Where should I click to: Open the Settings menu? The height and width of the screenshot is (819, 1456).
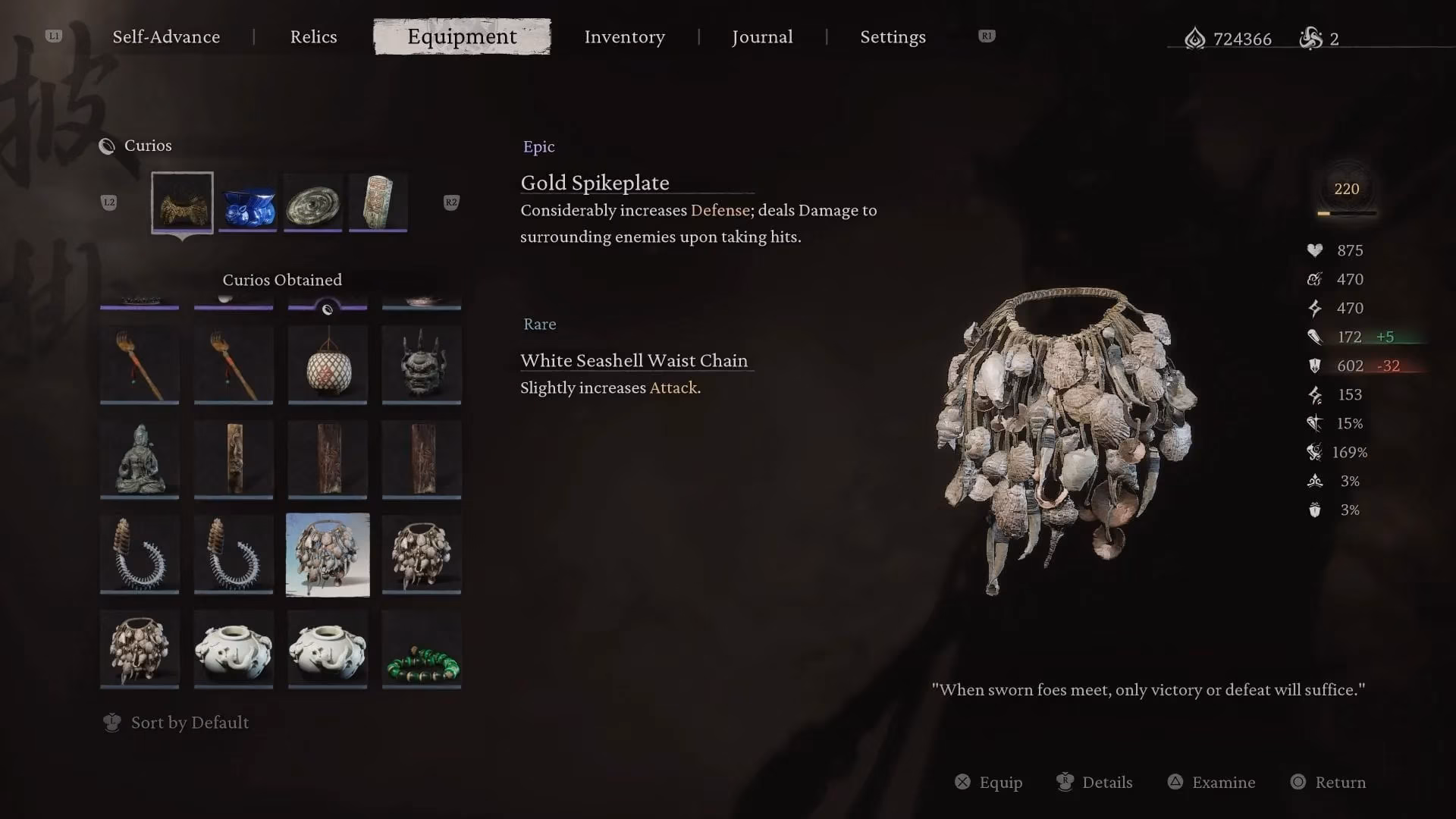click(893, 36)
